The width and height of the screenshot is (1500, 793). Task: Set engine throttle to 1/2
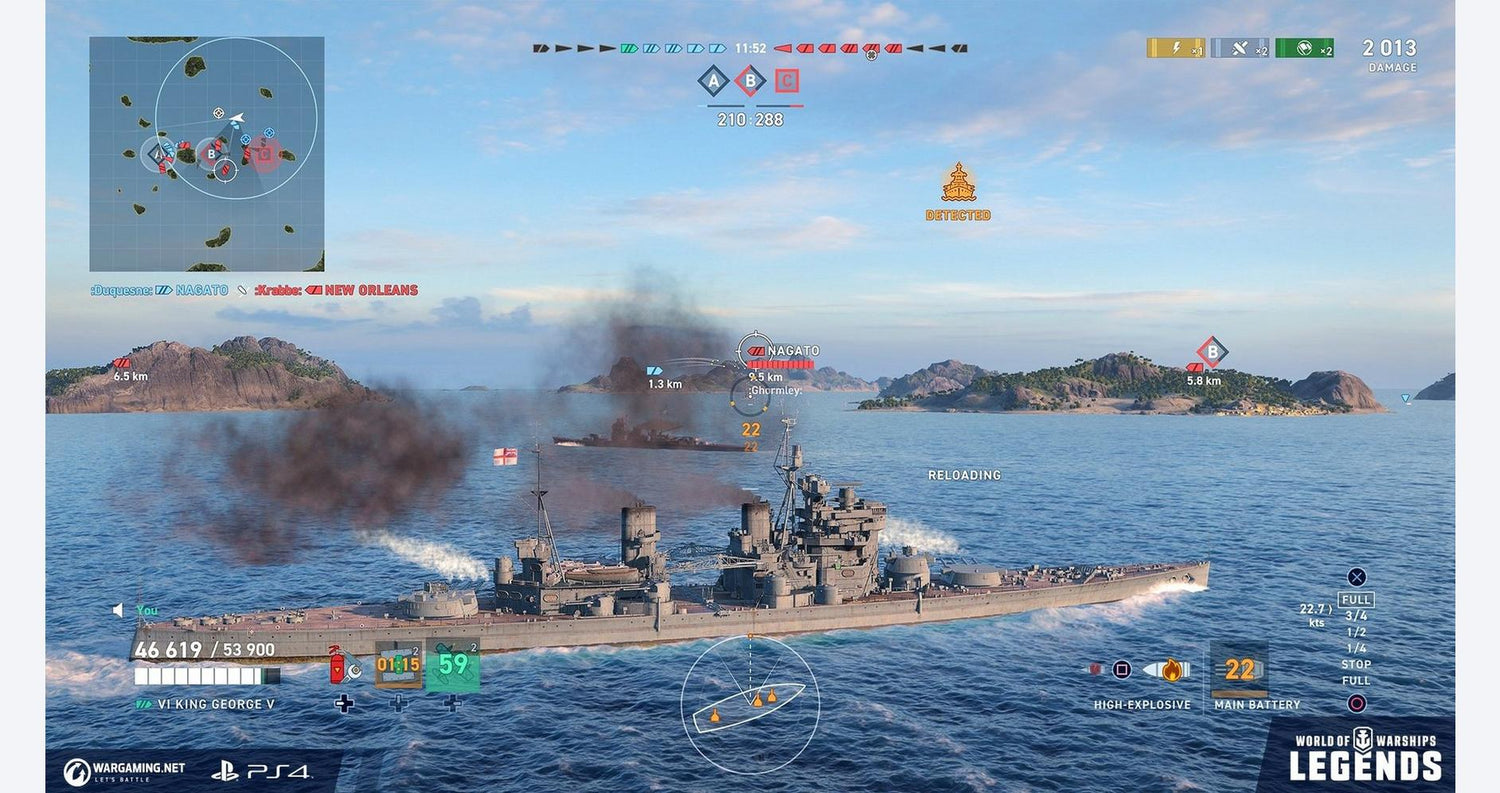tap(1356, 632)
